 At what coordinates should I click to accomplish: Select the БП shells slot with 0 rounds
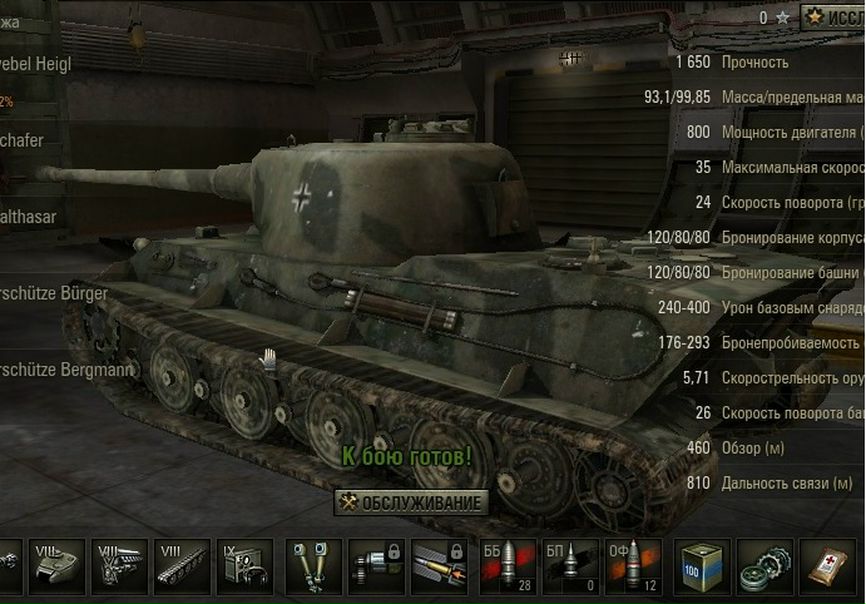(x=570, y=567)
